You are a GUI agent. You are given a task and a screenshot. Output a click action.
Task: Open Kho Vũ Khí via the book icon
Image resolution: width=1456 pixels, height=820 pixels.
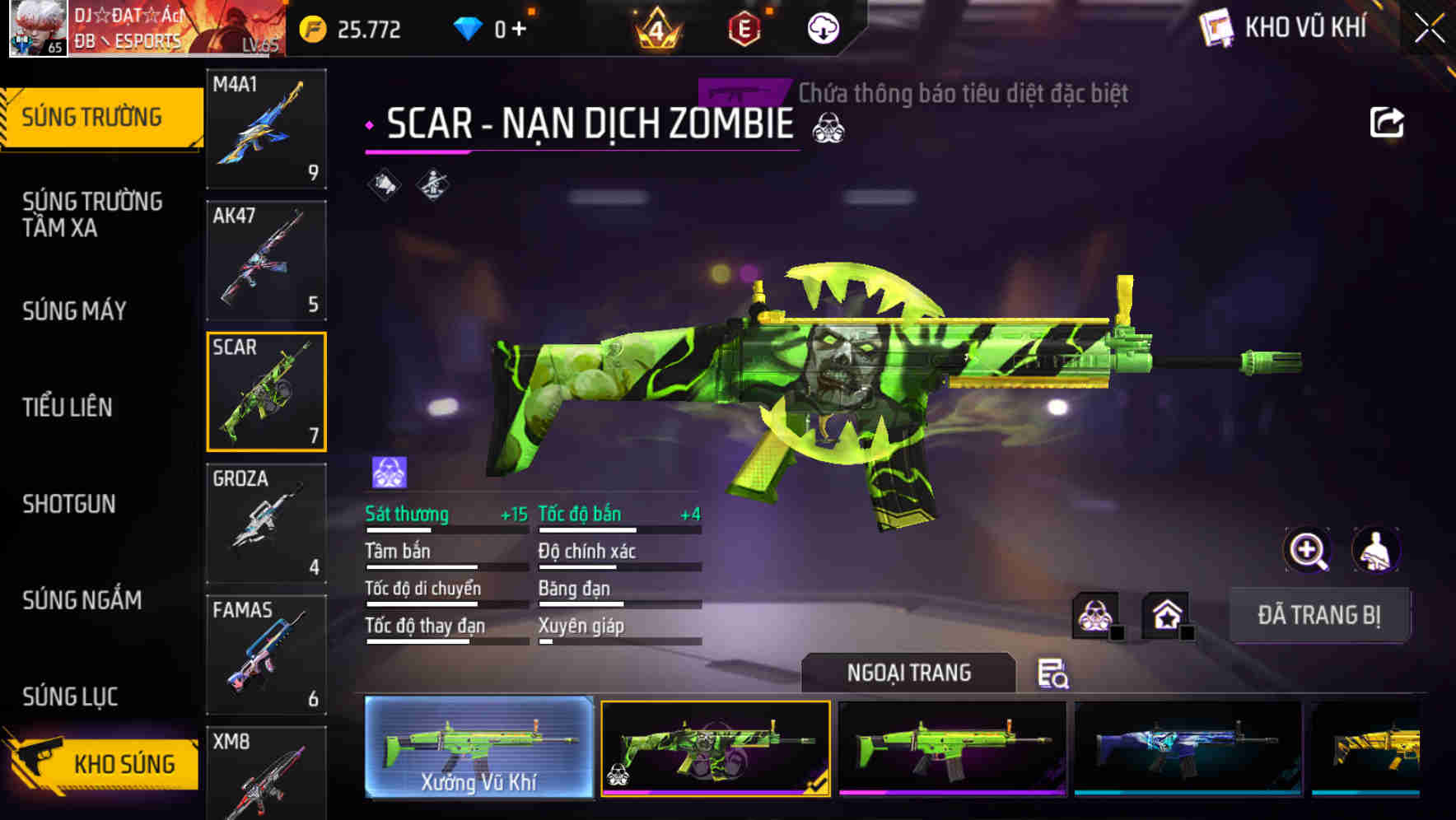coord(1215,27)
